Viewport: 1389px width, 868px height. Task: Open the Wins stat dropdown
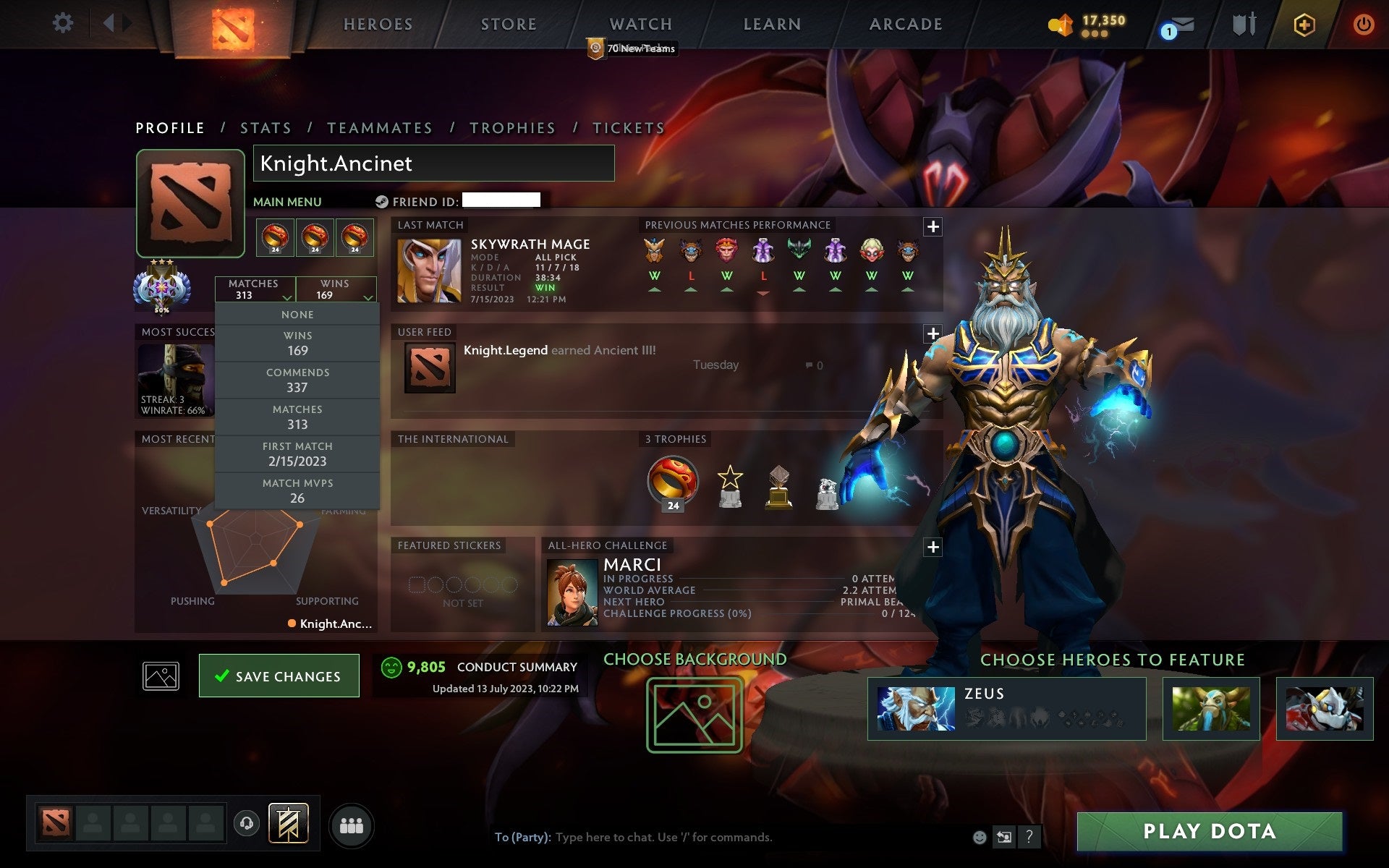[337, 289]
